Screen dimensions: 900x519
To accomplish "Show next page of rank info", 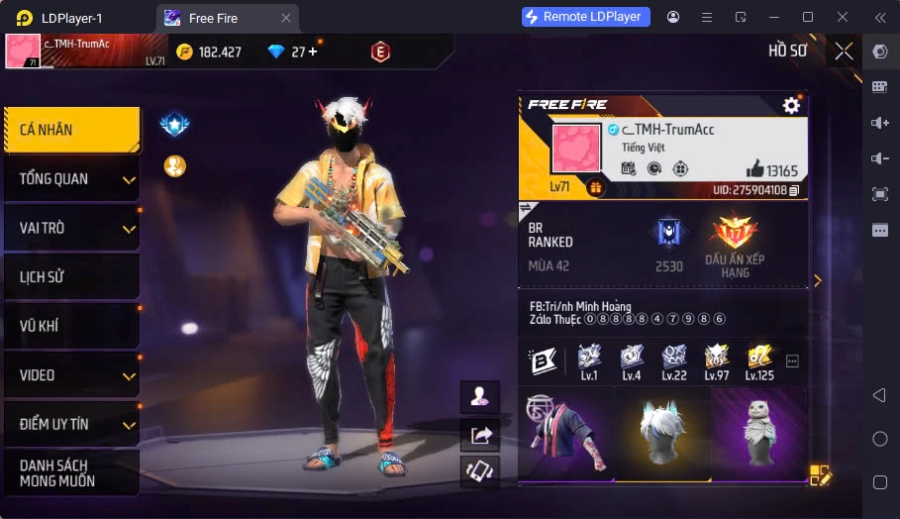I will pos(817,281).
